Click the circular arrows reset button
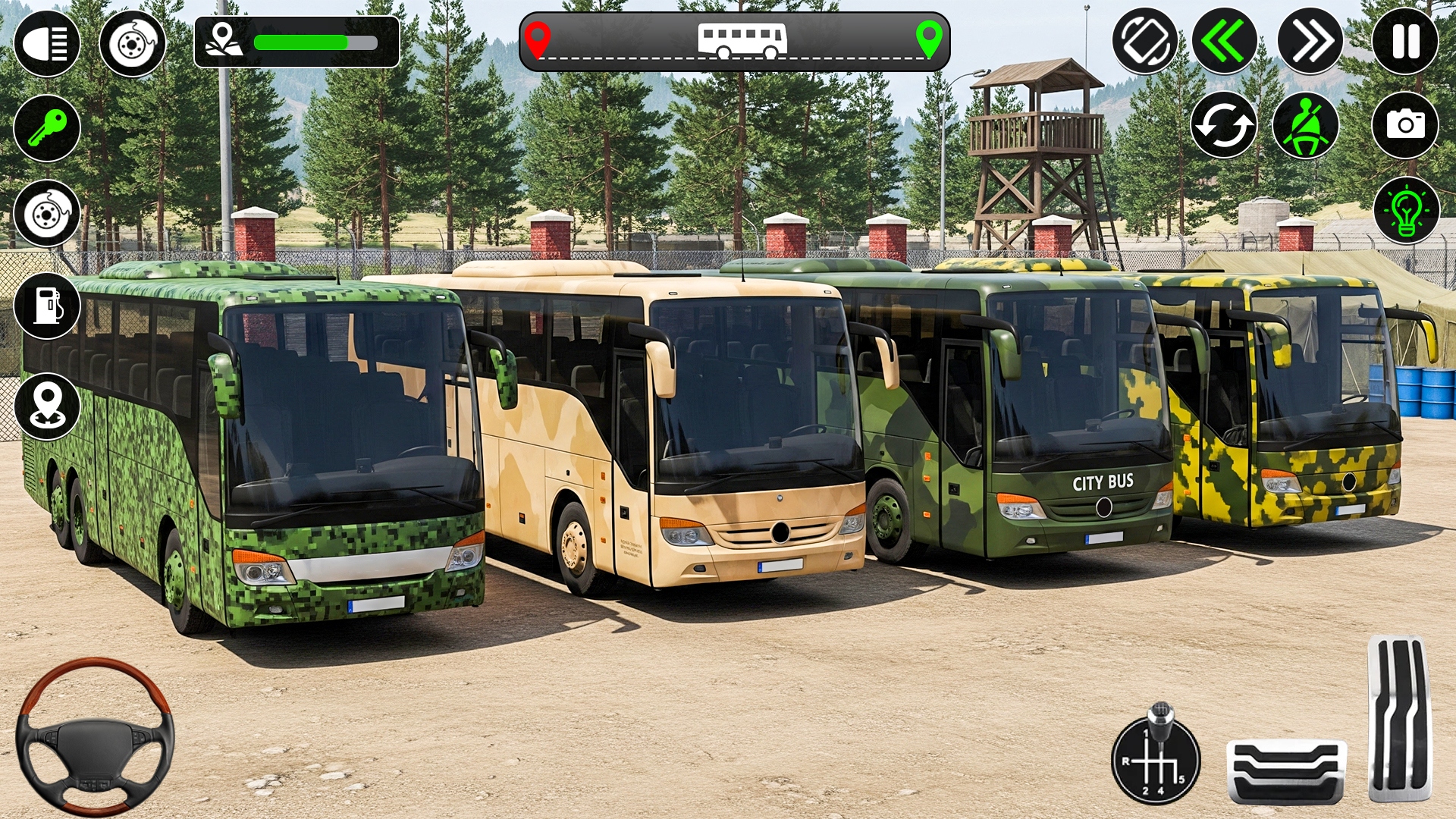Image resolution: width=1456 pixels, height=819 pixels. pyautogui.click(x=1223, y=125)
